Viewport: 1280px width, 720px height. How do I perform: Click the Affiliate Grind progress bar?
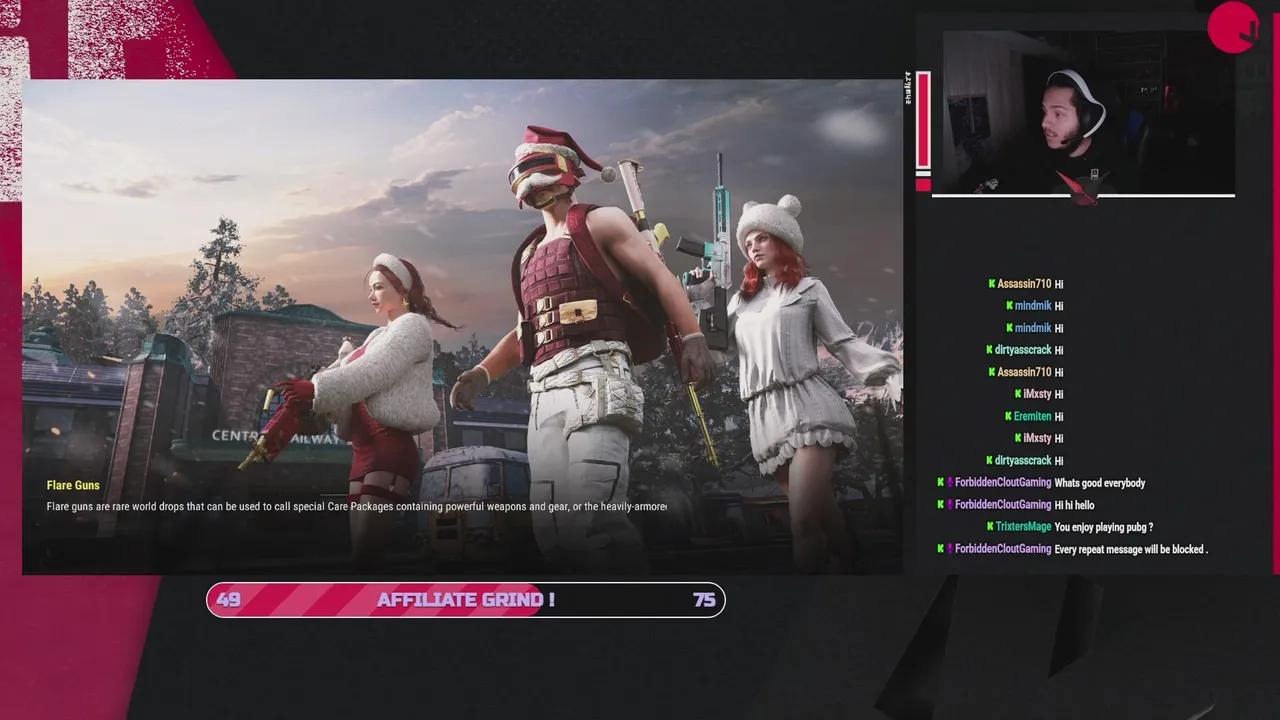click(x=465, y=600)
